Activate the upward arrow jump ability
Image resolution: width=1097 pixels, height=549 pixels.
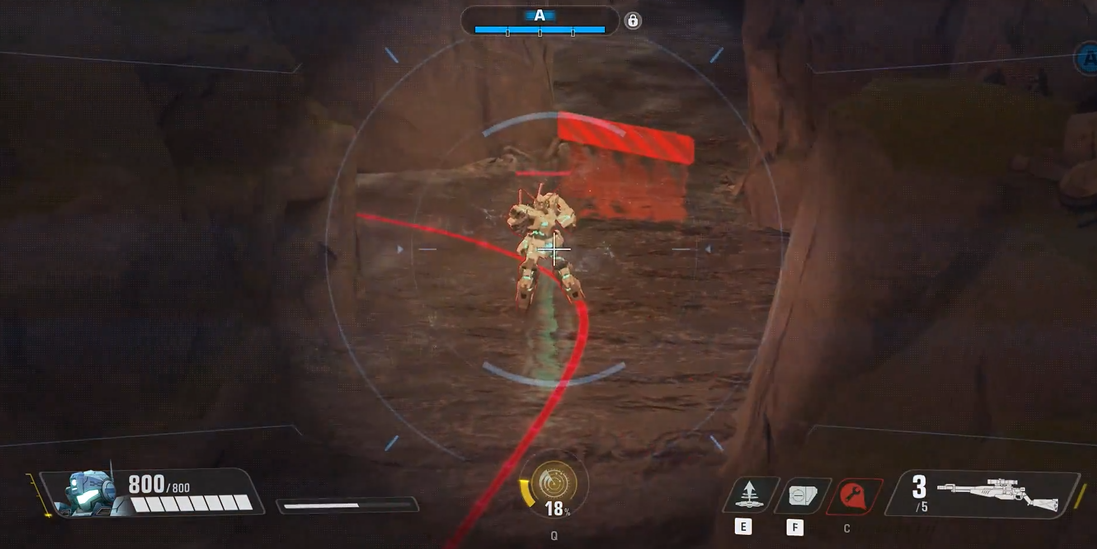coord(750,495)
